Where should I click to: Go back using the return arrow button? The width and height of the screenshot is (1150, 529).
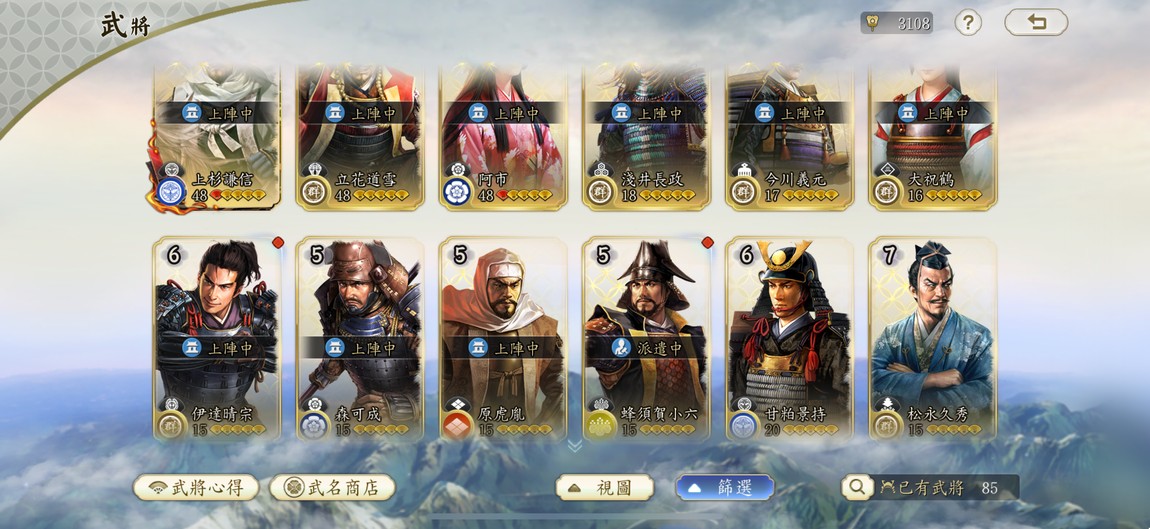[x=1036, y=22]
